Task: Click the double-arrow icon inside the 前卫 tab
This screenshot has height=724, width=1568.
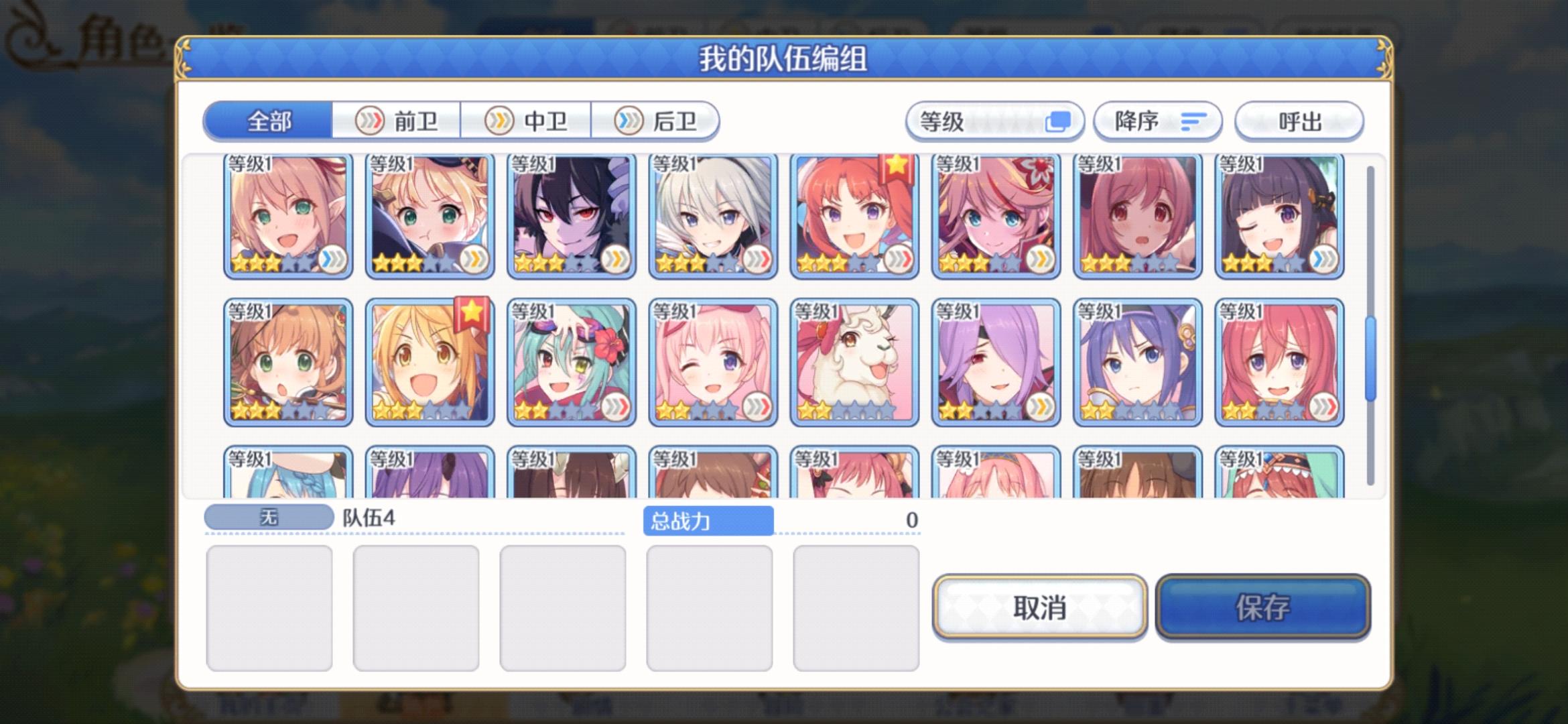Action: coord(369,121)
